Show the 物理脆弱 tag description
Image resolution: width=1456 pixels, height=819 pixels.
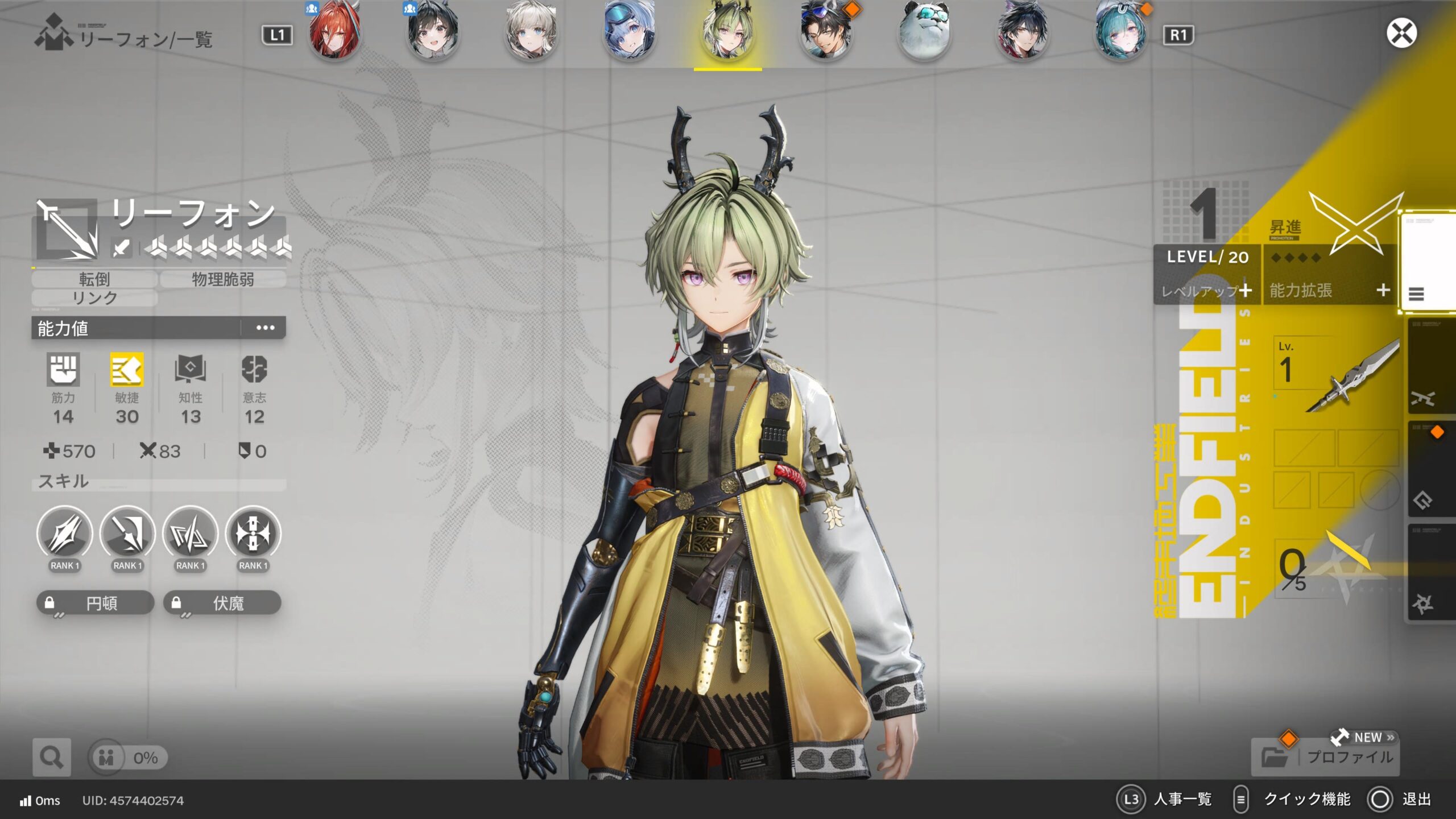[x=223, y=279]
